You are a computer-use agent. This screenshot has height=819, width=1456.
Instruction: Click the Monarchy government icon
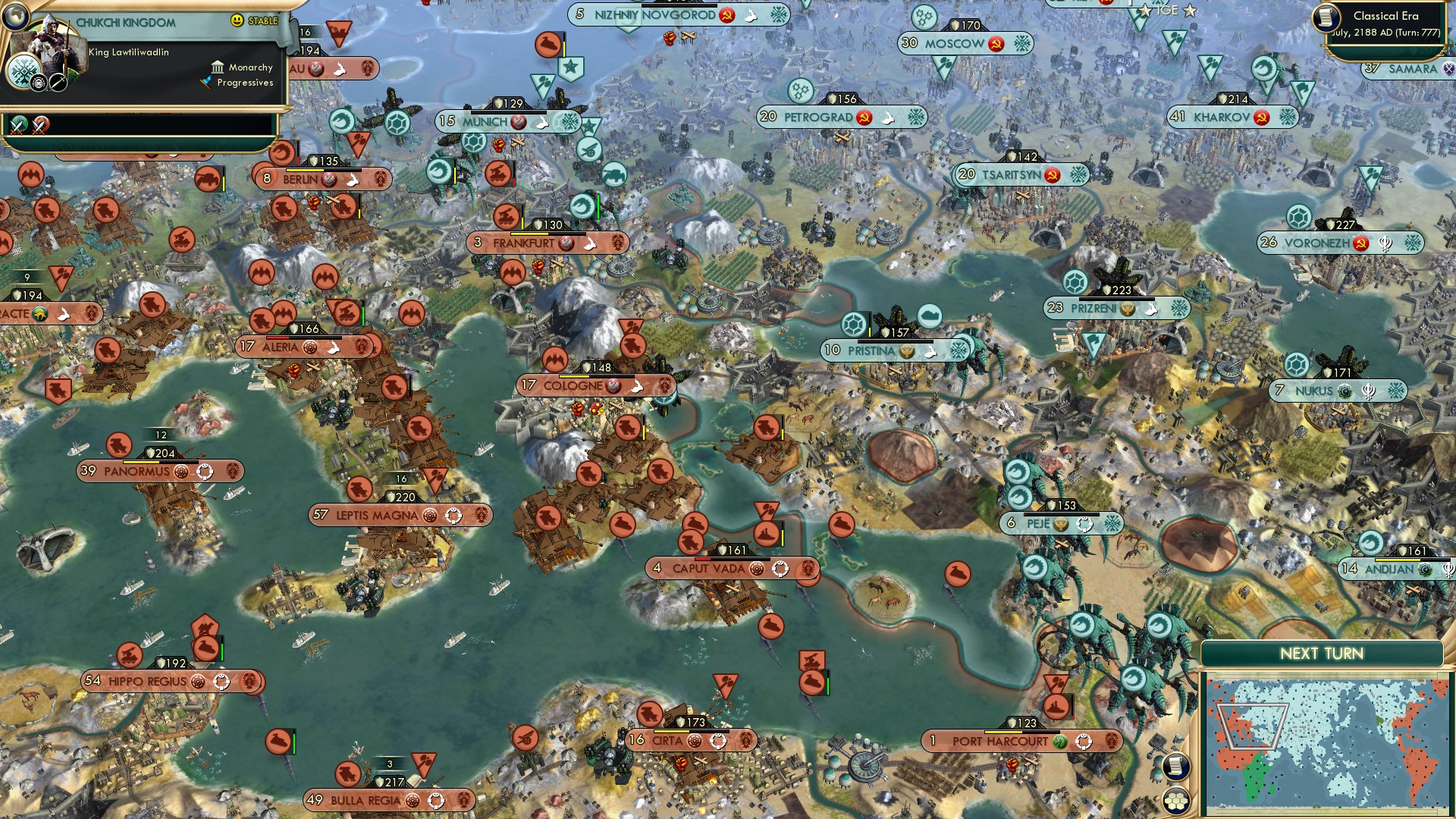[x=219, y=68]
